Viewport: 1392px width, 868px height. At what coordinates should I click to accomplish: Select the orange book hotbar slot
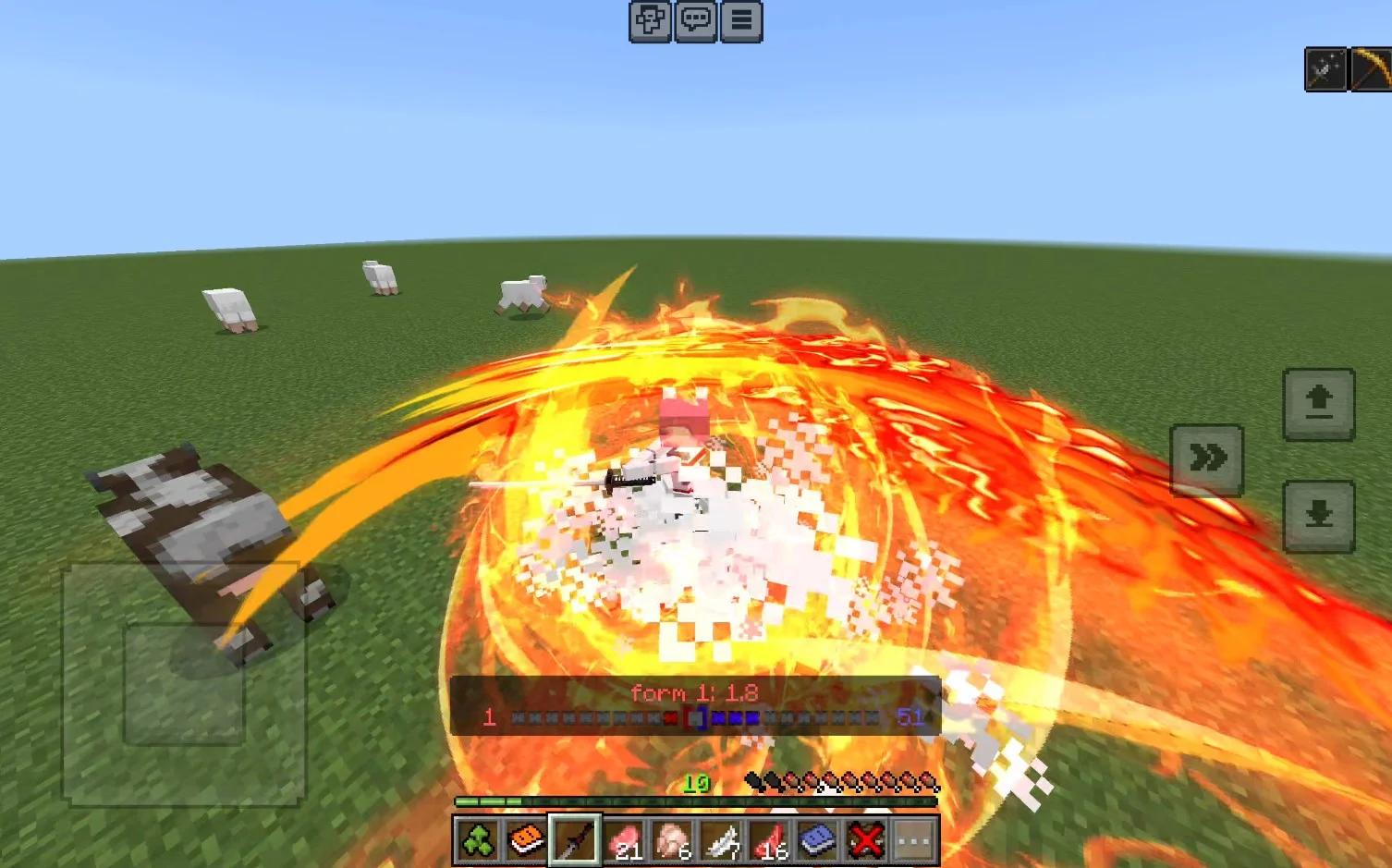pyautogui.click(x=526, y=841)
